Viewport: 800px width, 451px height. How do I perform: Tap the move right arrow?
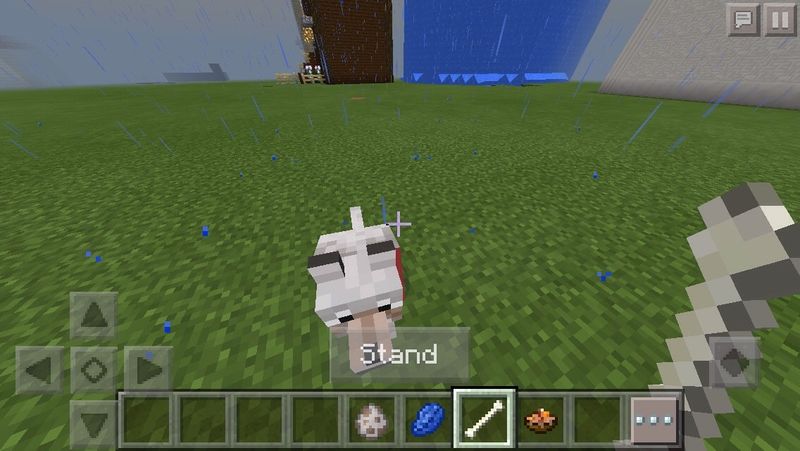[x=147, y=371]
